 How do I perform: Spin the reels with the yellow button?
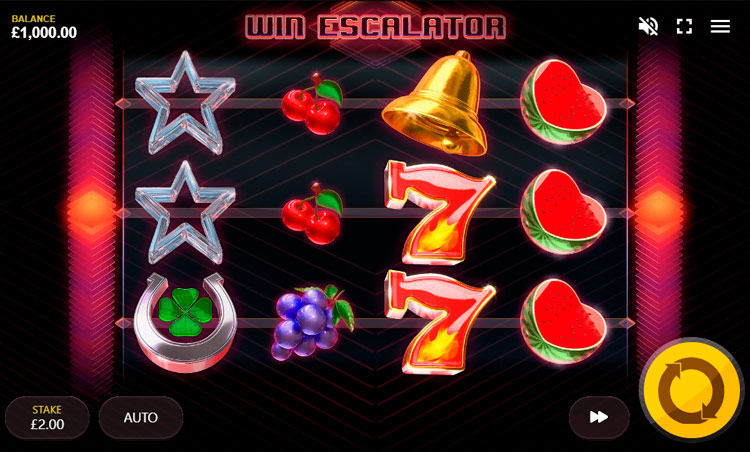[x=691, y=391]
